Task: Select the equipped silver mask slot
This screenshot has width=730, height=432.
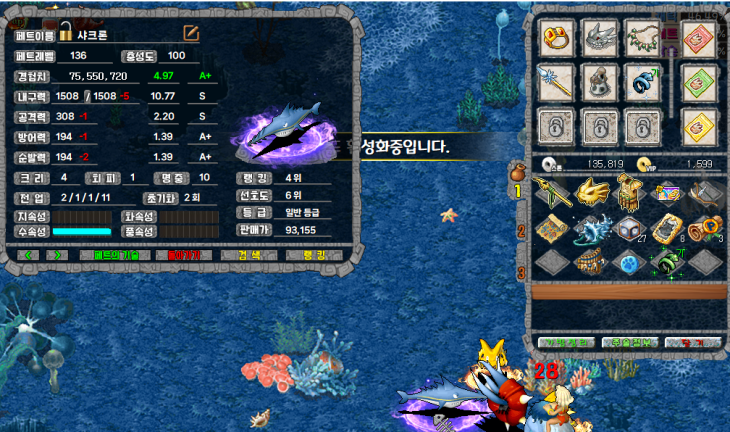Action: tap(600, 38)
